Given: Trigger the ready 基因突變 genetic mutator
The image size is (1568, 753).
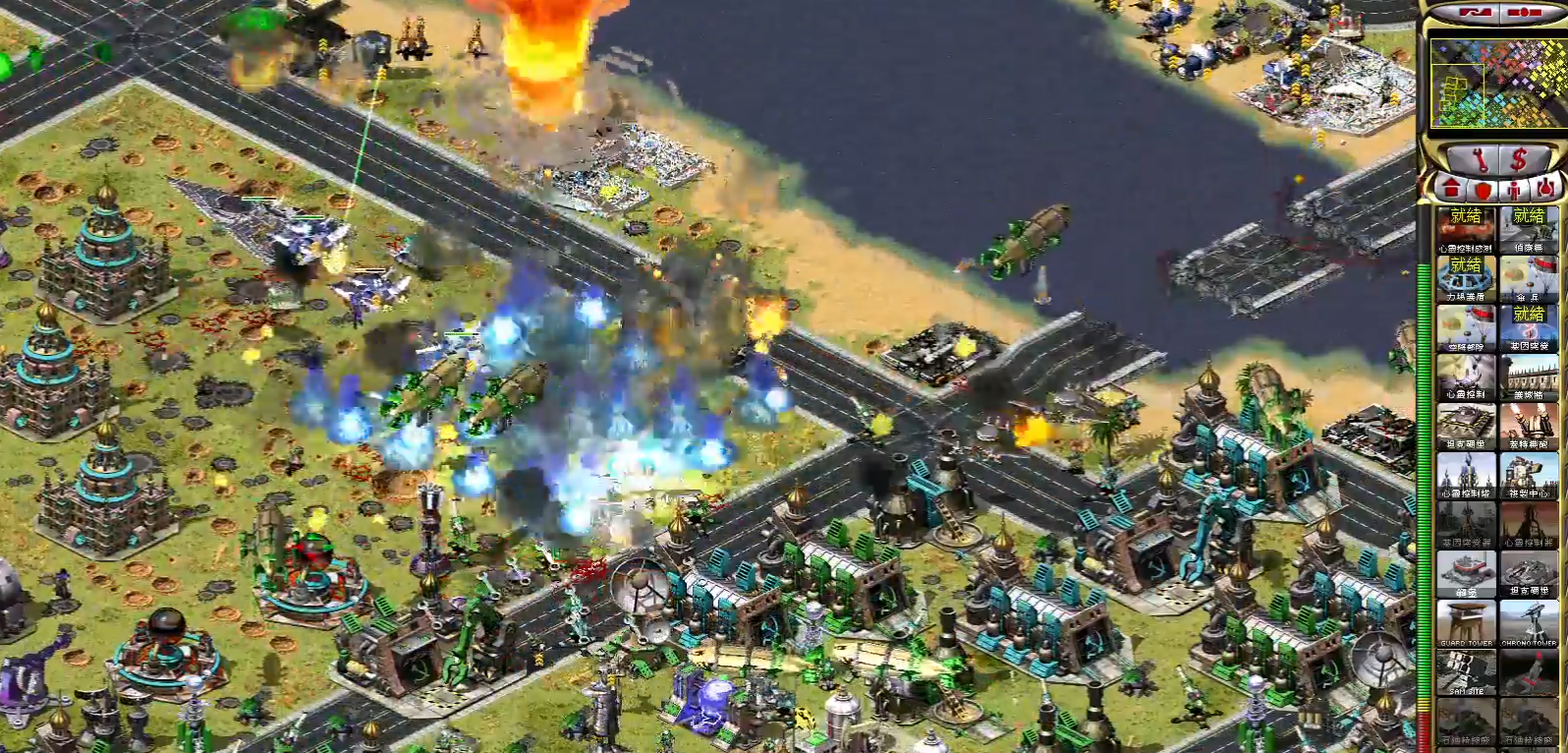Looking at the screenshot, I should [1529, 327].
